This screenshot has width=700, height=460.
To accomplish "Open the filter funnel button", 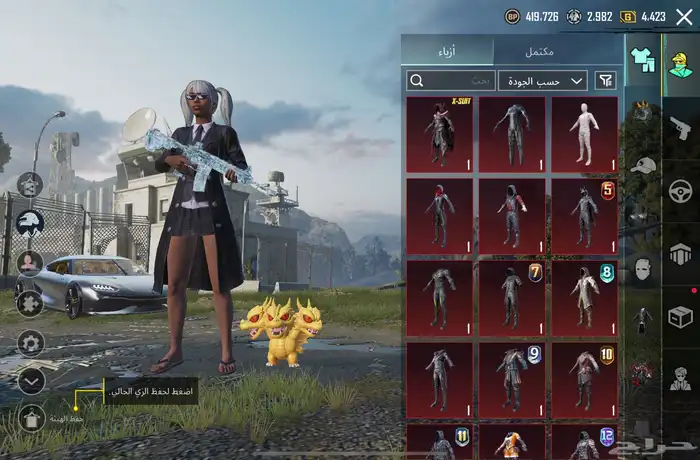I will [x=606, y=81].
